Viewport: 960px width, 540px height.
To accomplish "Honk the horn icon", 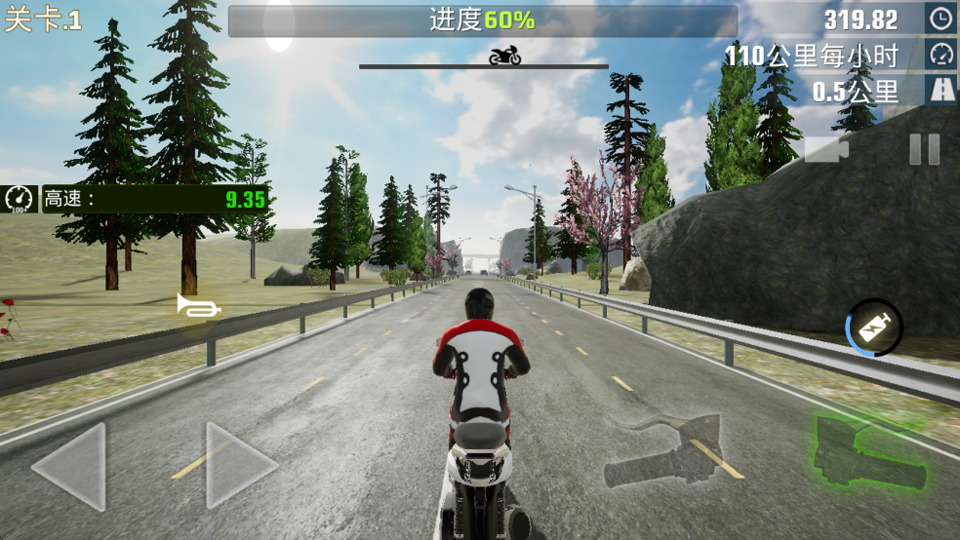I will coord(198,306).
